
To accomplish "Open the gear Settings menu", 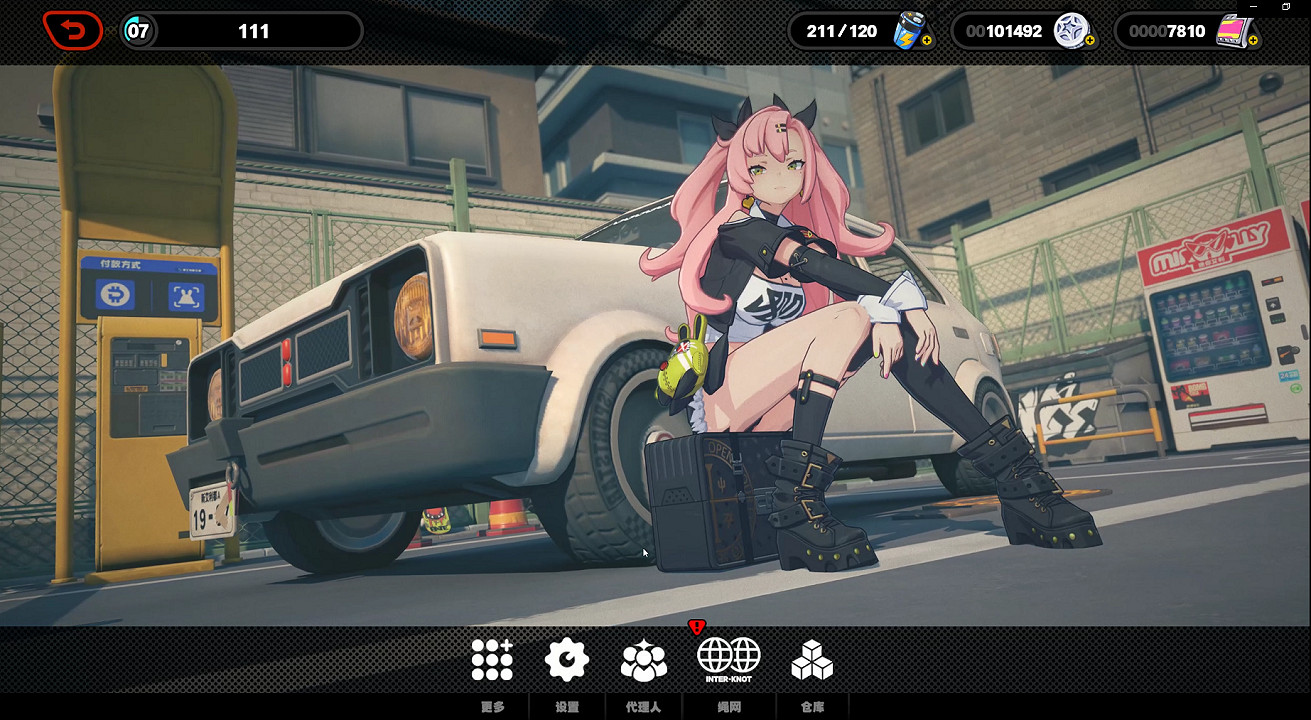I will tap(567, 660).
